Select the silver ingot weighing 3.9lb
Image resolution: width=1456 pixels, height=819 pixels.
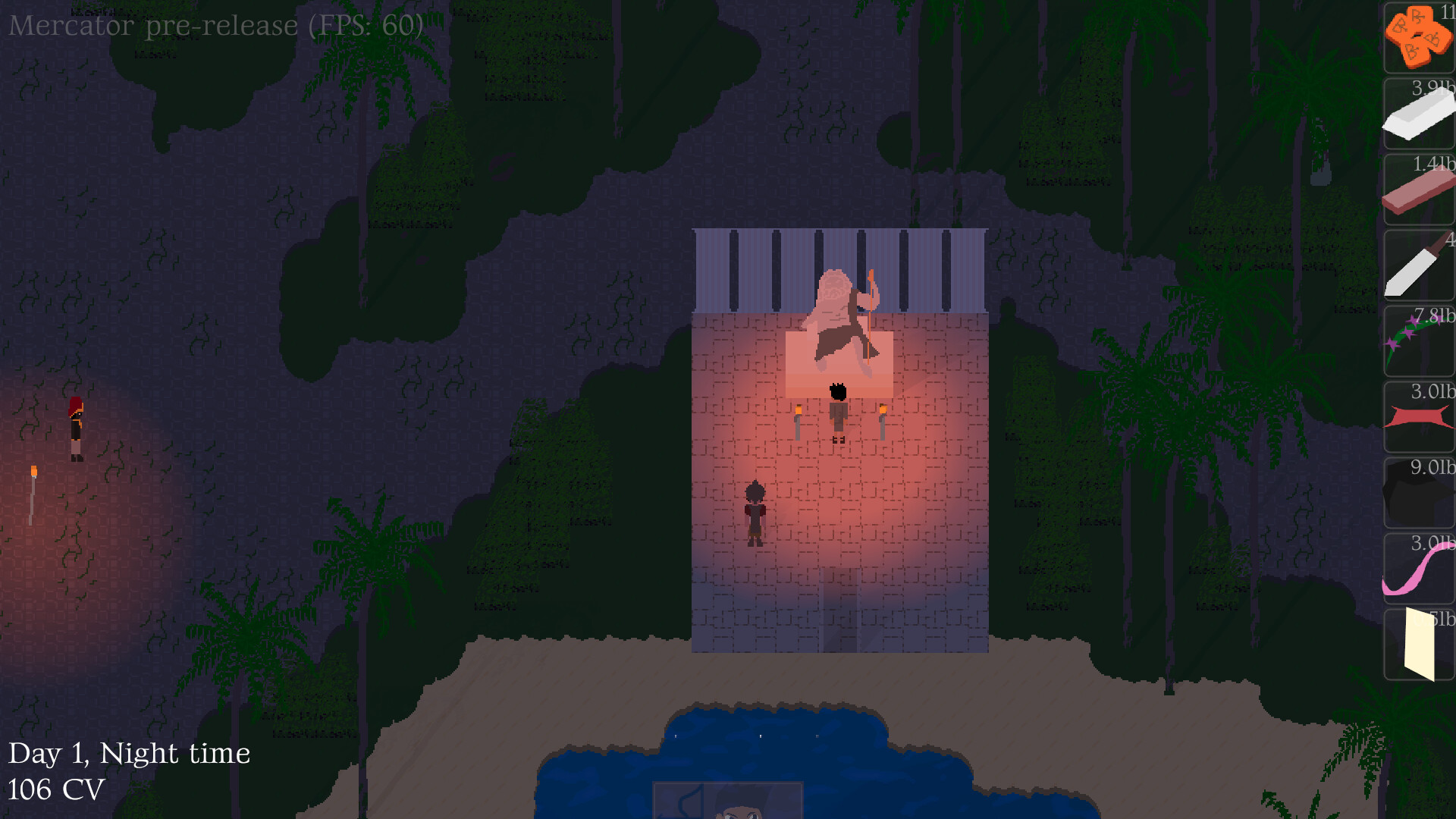click(x=1419, y=114)
